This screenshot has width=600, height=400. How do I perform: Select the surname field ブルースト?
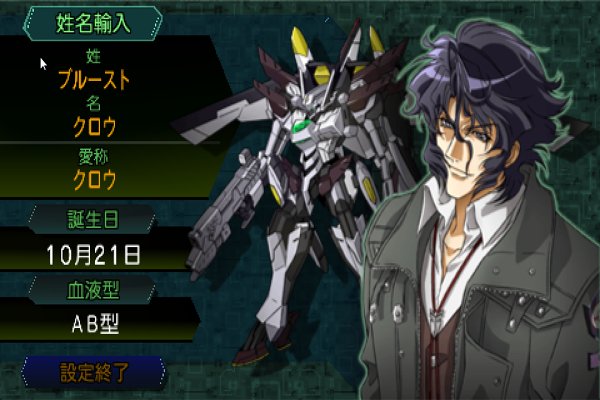[x=95, y=75]
